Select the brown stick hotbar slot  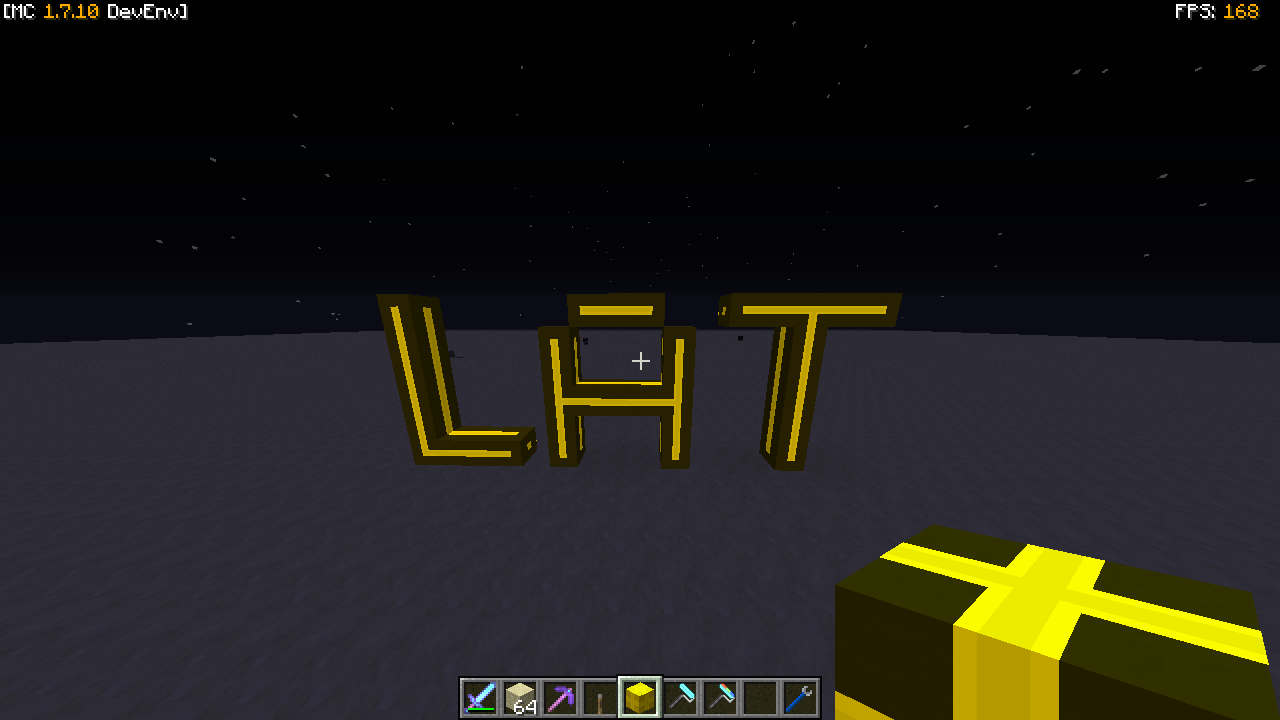coord(600,697)
